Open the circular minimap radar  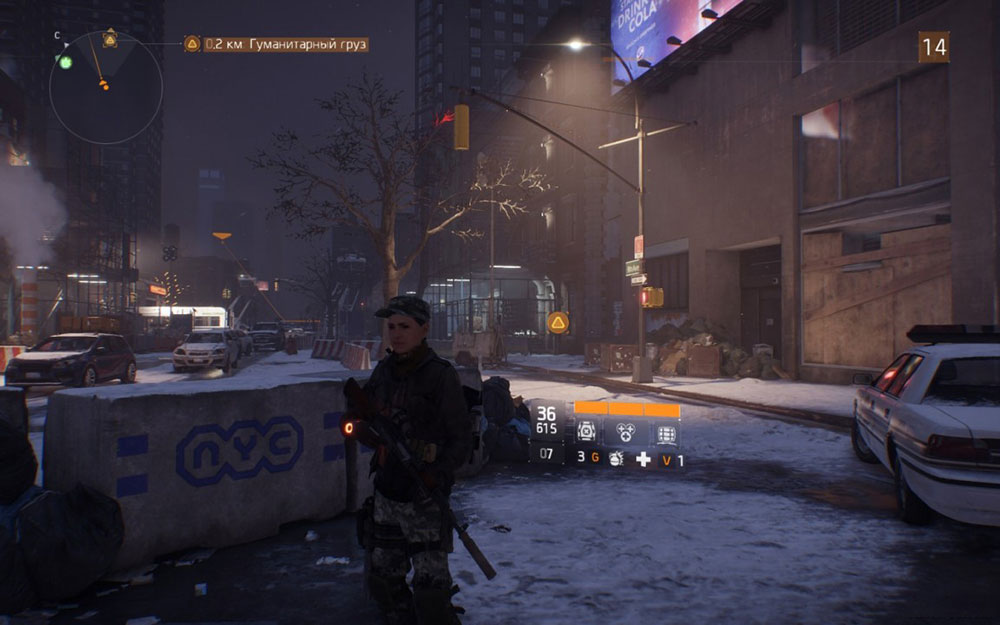pos(105,87)
